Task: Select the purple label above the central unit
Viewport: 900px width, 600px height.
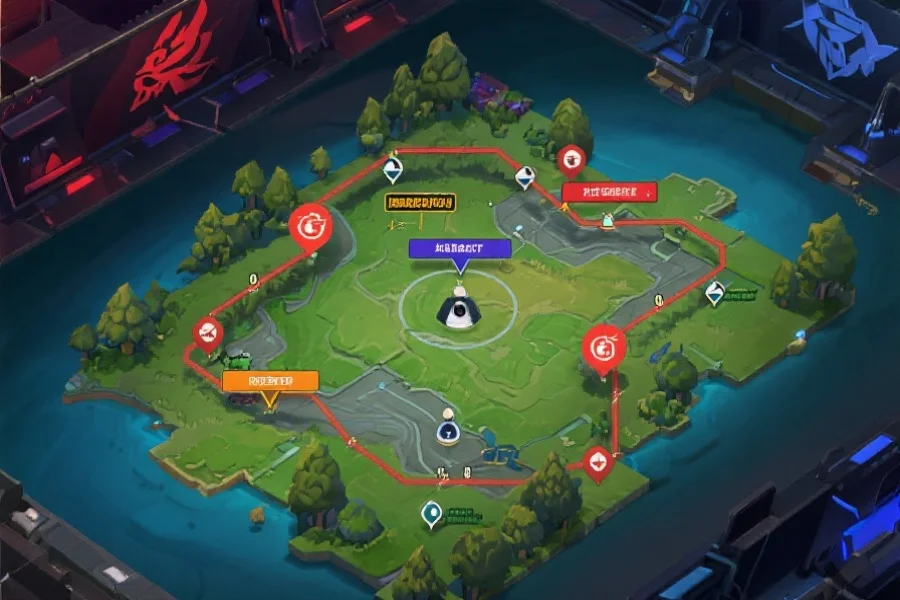Action: (460, 248)
